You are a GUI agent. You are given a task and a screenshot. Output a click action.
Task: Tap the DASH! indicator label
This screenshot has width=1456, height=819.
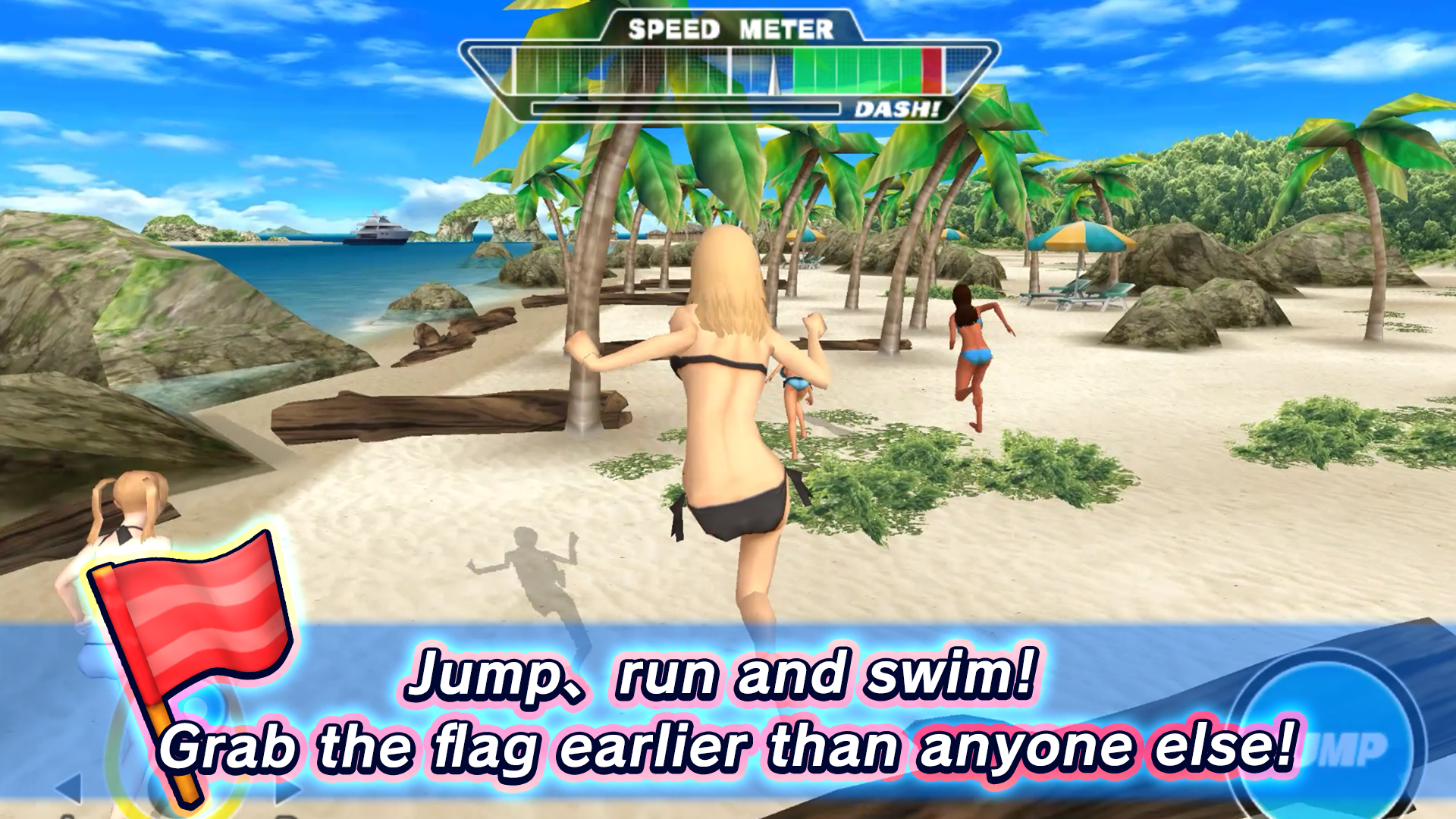tap(896, 110)
